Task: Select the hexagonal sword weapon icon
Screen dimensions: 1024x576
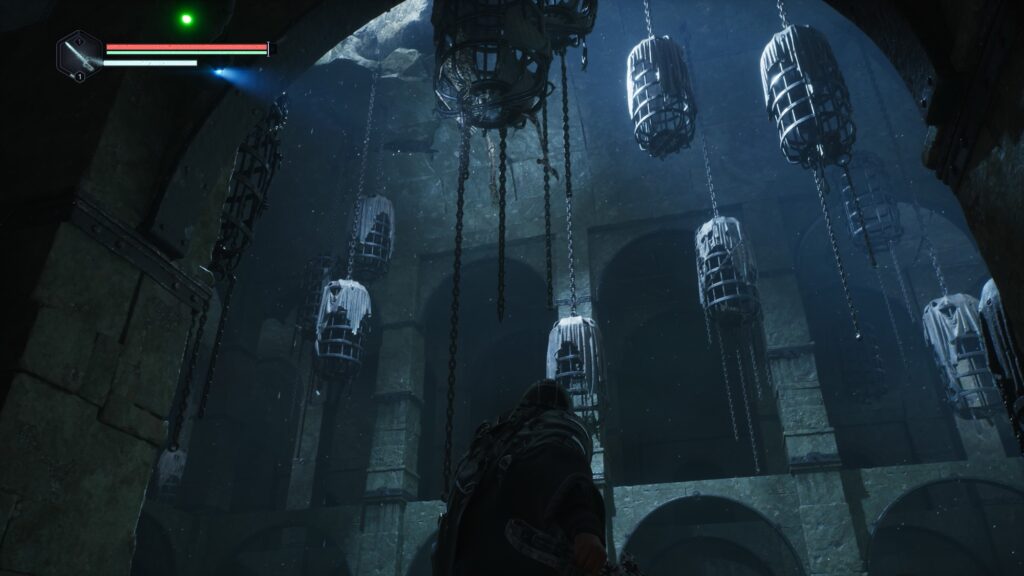Action: point(79,55)
